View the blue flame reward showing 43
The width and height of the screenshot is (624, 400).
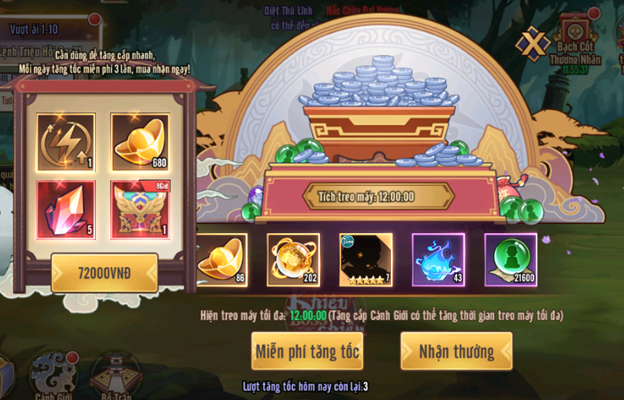(x=437, y=259)
